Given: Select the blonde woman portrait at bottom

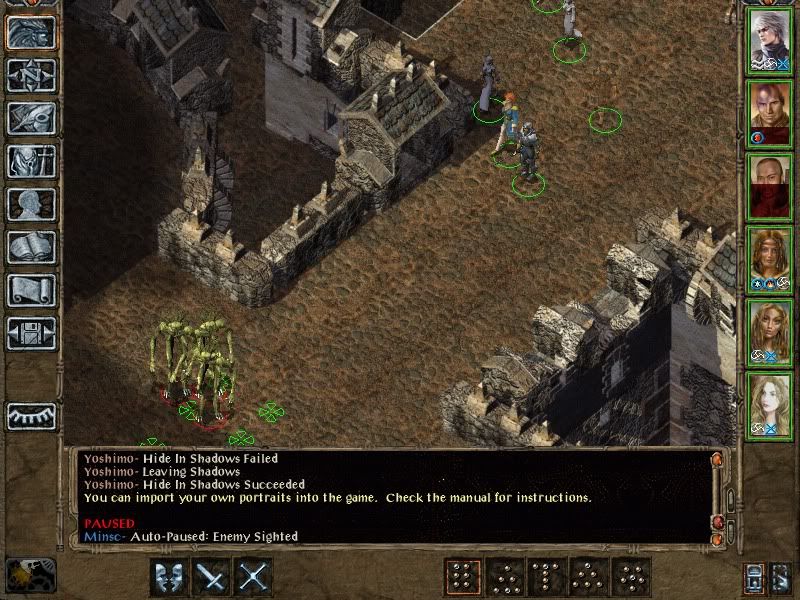Looking at the screenshot, I should (x=768, y=405).
